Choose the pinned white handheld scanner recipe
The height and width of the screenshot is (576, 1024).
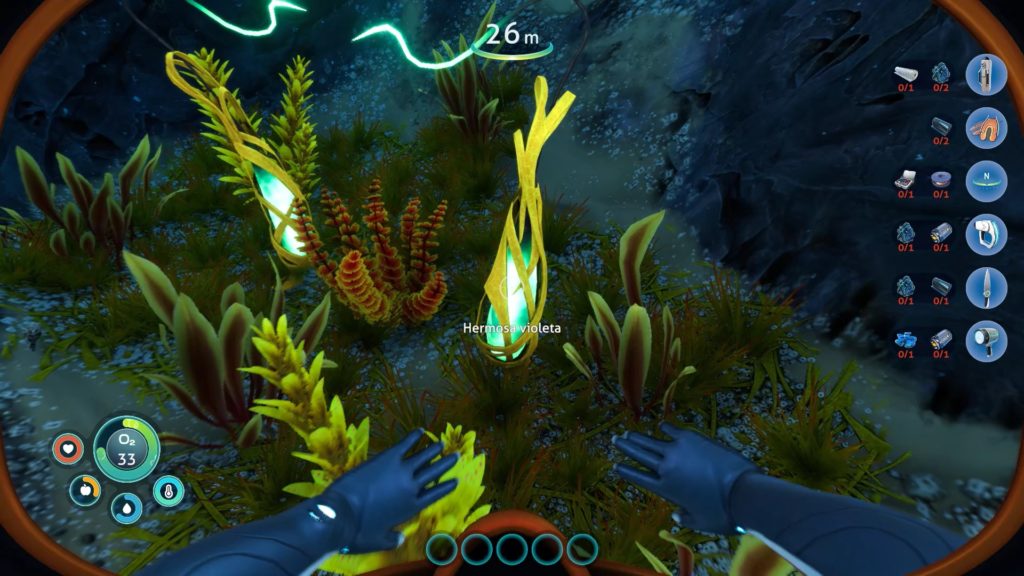click(985, 234)
